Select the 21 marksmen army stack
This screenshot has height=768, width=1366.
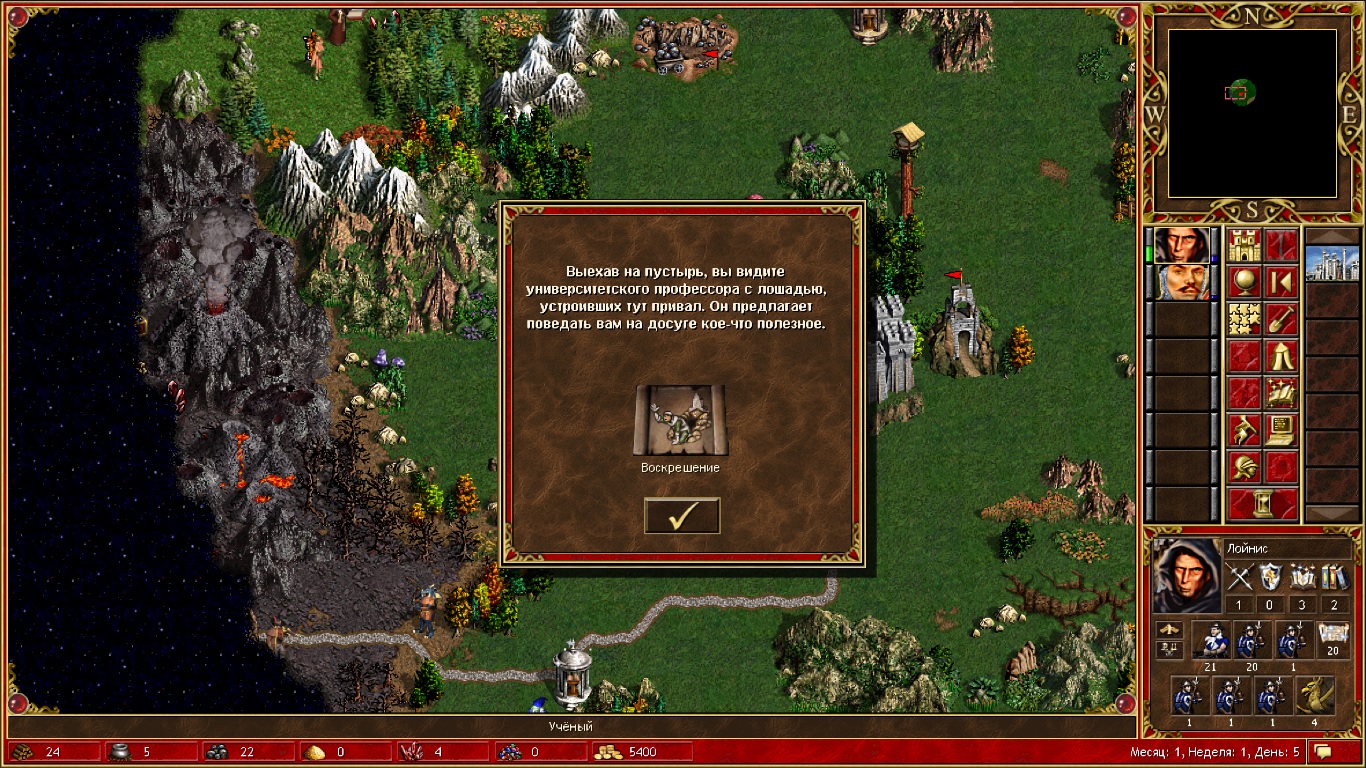(x=1211, y=640)
